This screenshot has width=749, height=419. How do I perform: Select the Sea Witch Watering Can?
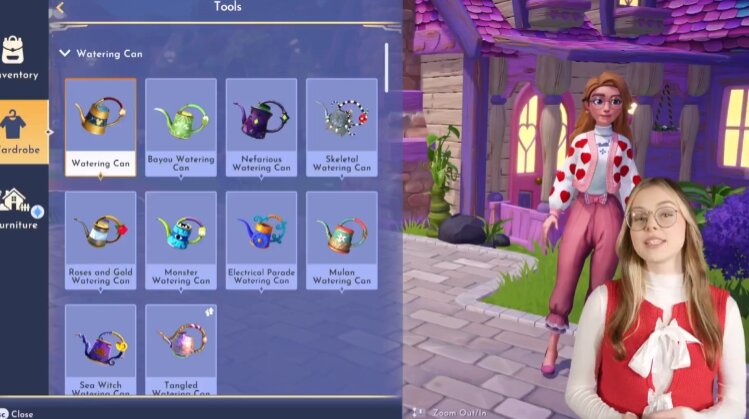101,350
